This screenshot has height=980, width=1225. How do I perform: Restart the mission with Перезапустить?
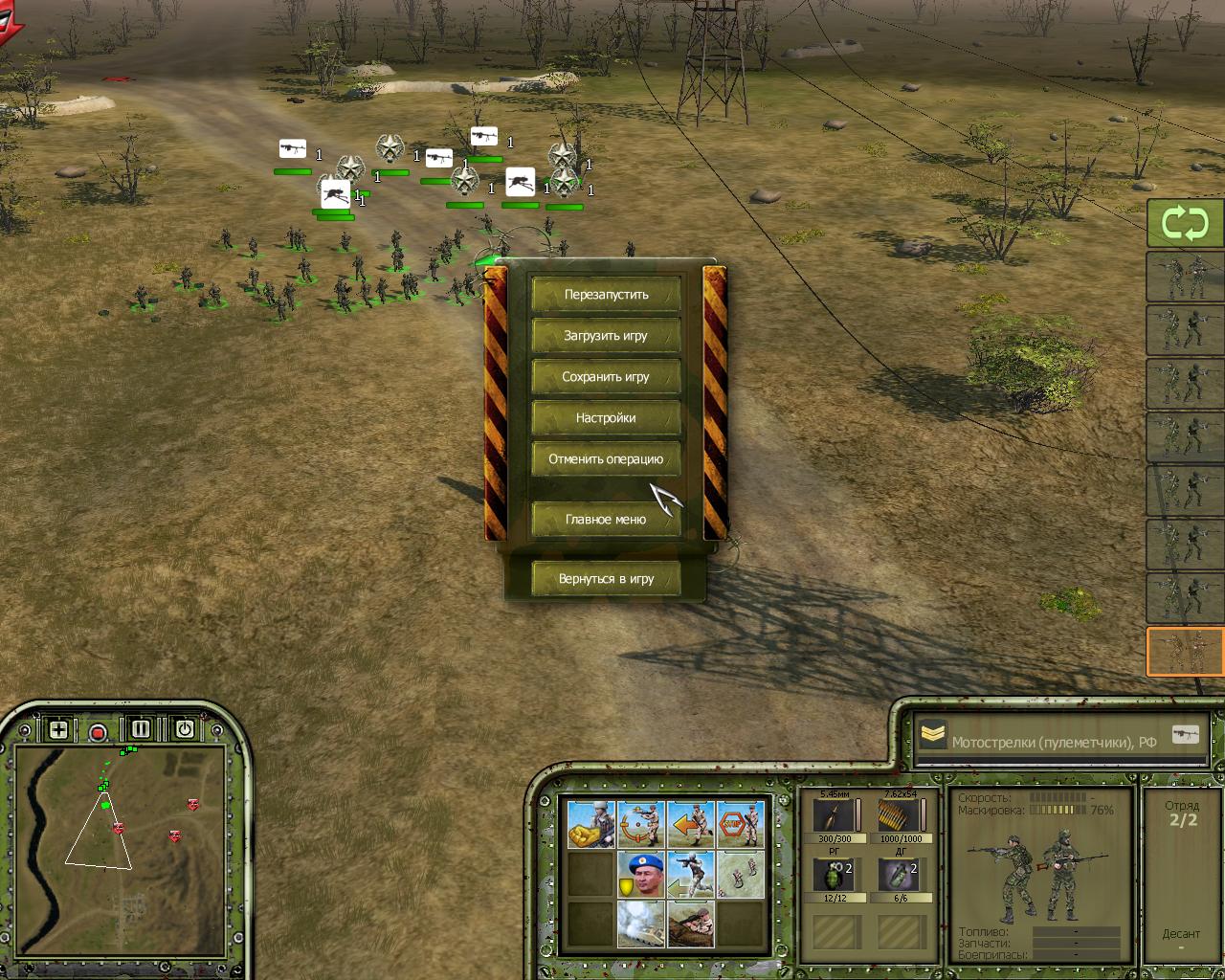(x=606, y=295)
